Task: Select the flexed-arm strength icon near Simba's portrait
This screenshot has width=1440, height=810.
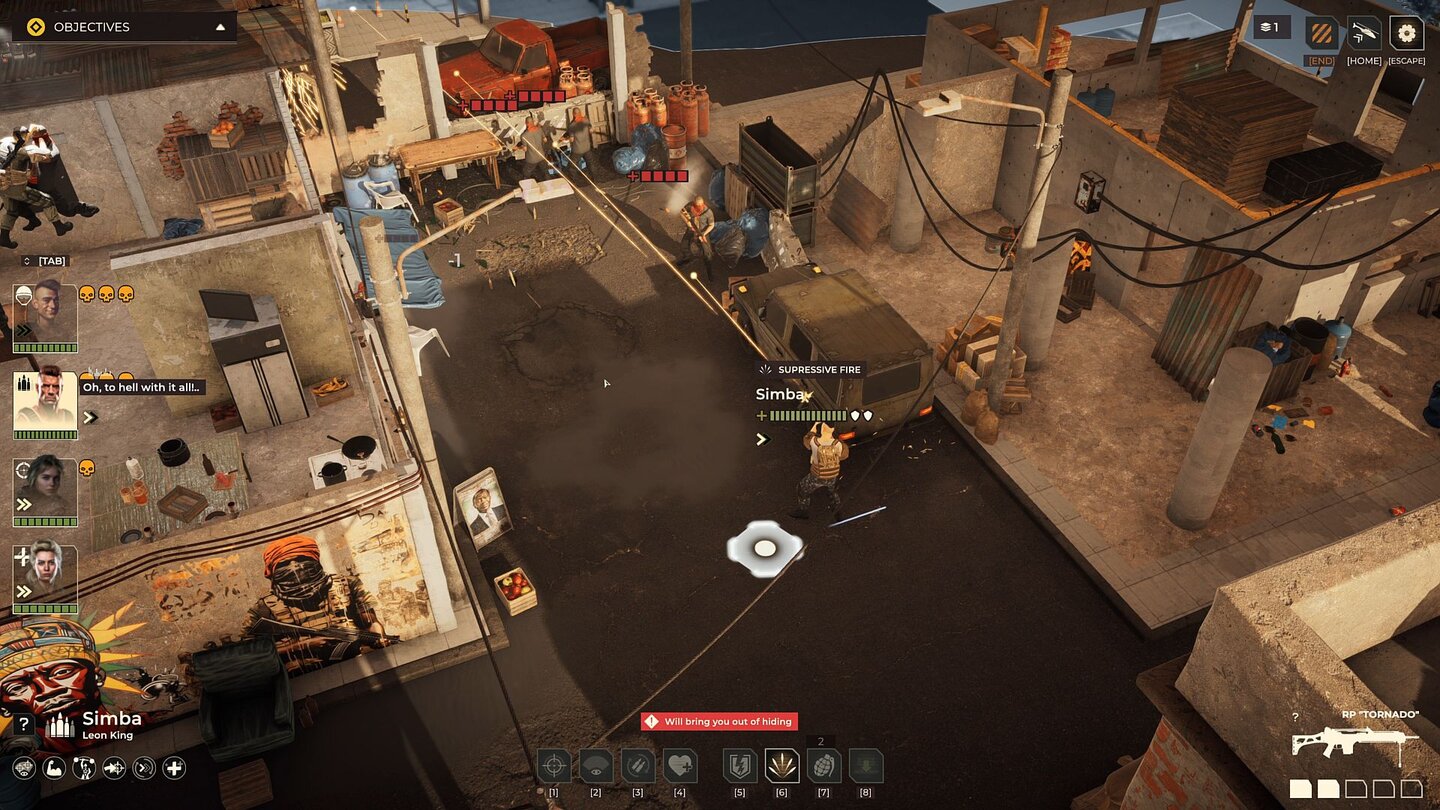Action: [x=53, y=768]
